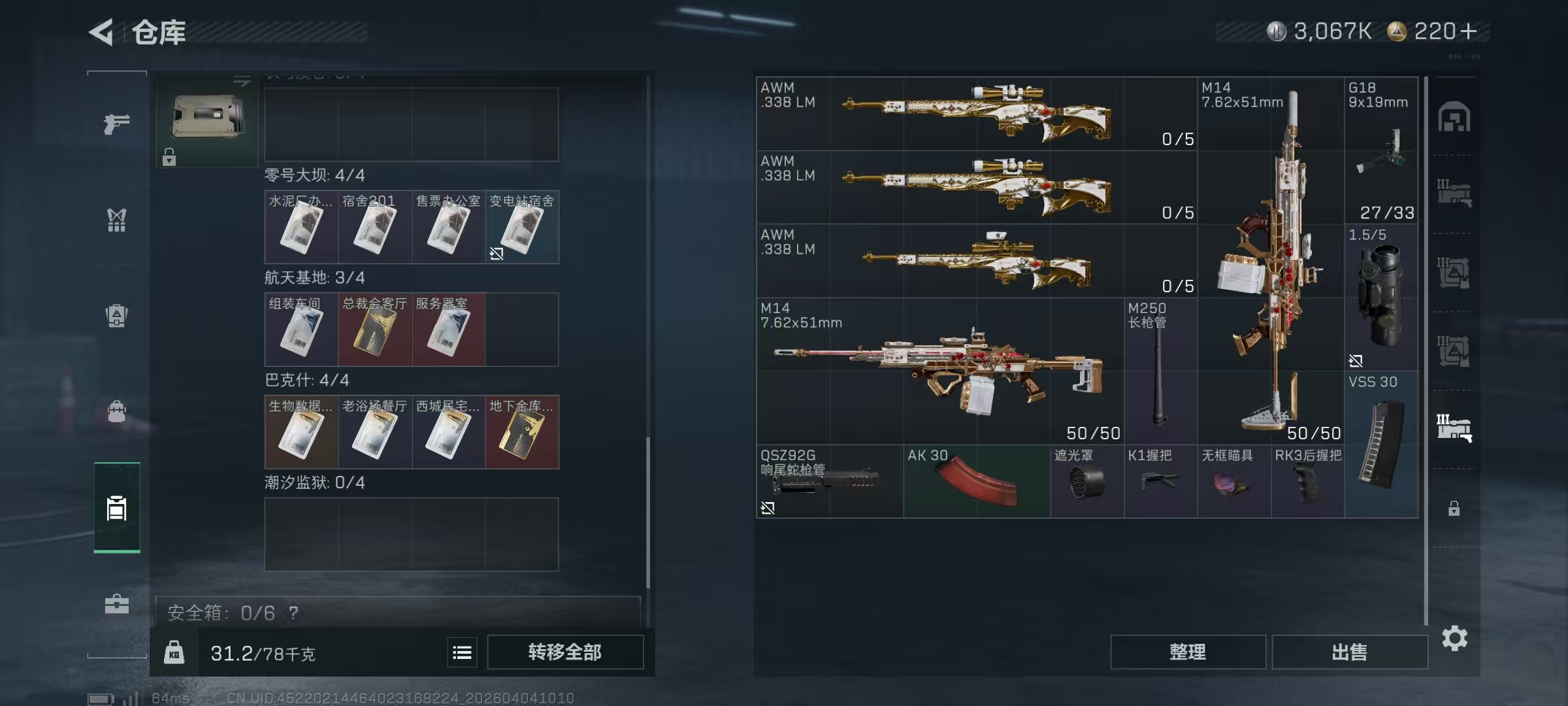Select the 遮光罩 attachment
1568x706 pixels.
(x=1086, y=482)
